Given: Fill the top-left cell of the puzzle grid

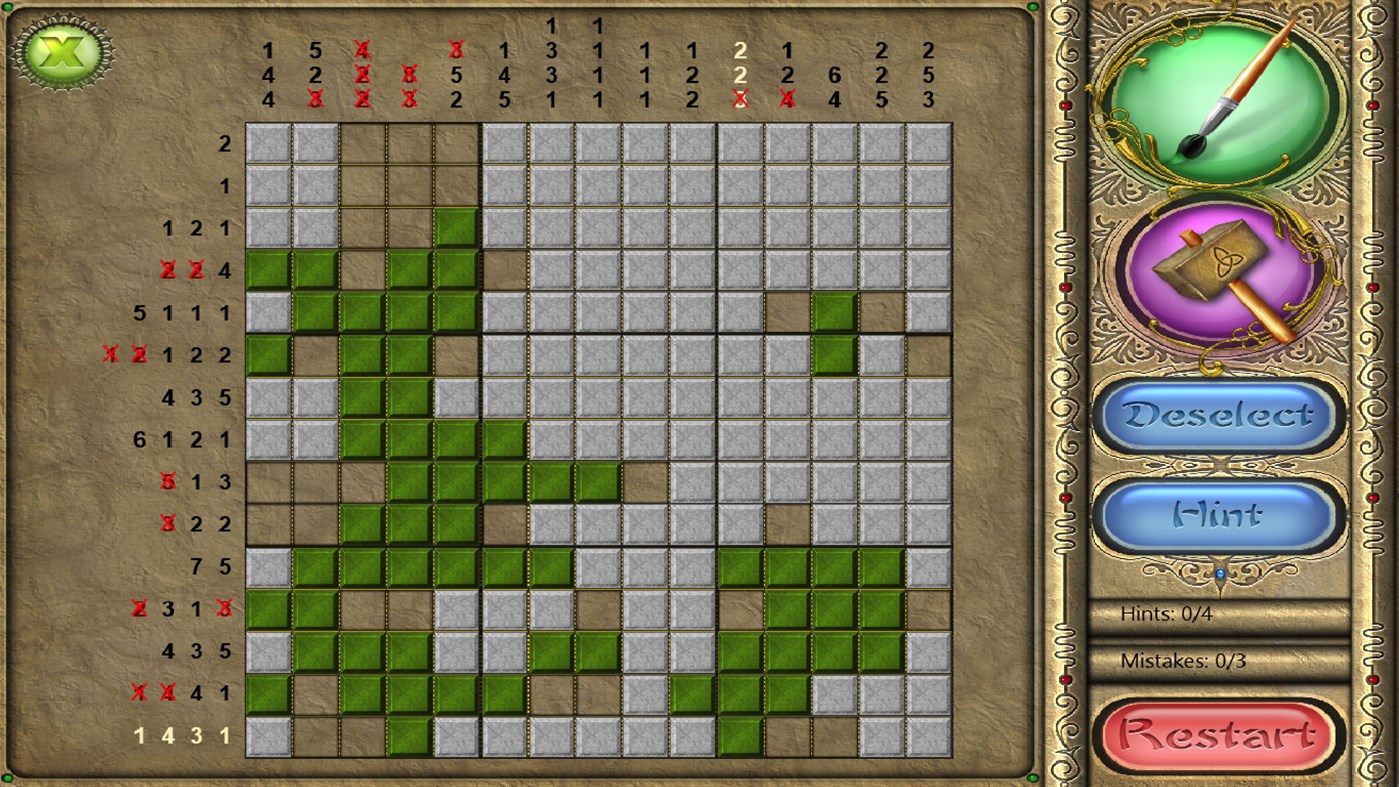Looking at the screenshot, I should 266,142.
